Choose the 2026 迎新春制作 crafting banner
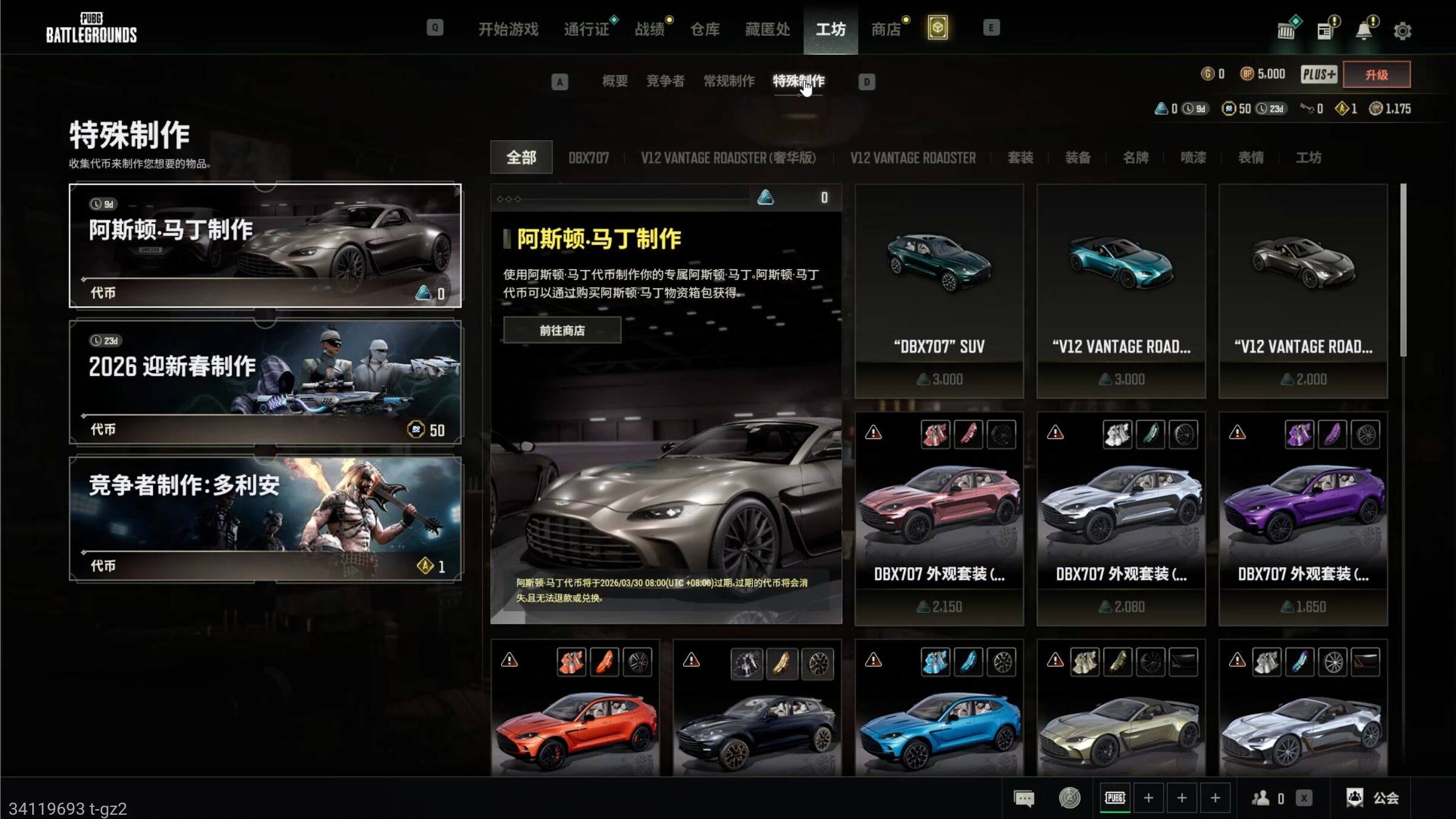 [x=265, y=382]
